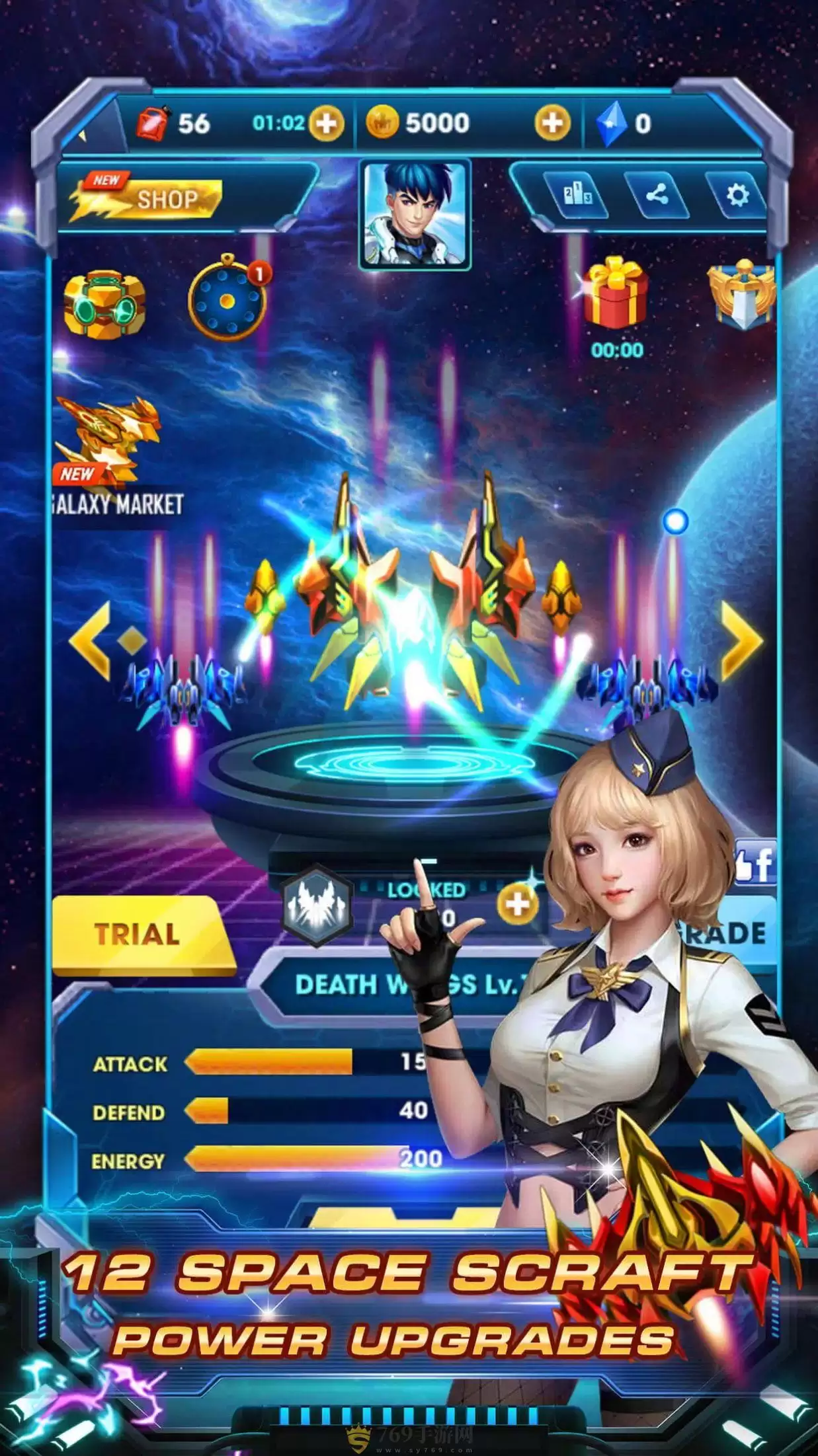This screenshot has width=818, height=1456.
Task: Buy more gold coins with plus button
Action: click(552, 123)
